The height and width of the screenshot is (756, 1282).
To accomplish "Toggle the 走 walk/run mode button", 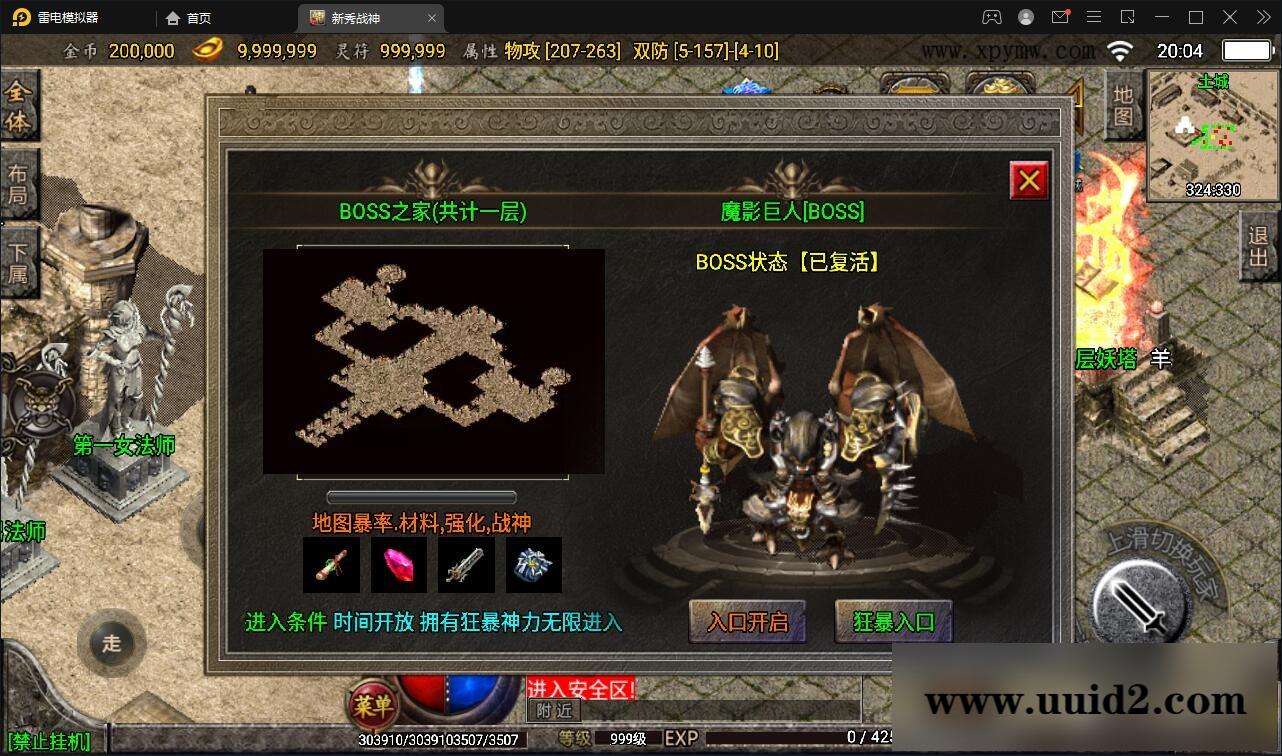I will 112,644.
